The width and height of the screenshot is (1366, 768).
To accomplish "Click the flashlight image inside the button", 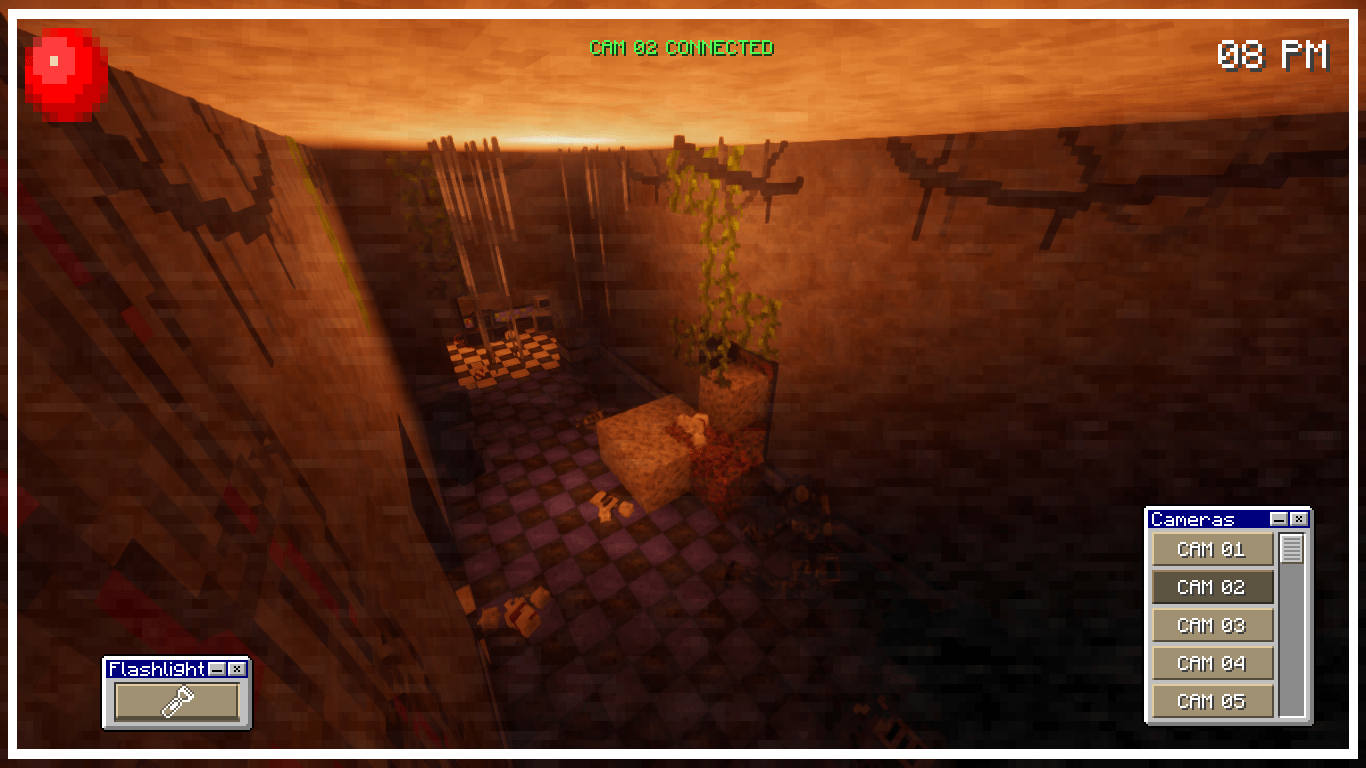I will 176,701.
